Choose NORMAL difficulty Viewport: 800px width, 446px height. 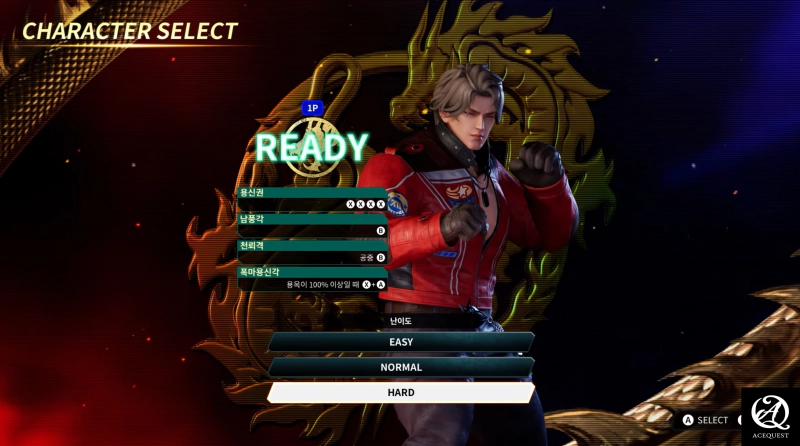click(x=401, y=367)
